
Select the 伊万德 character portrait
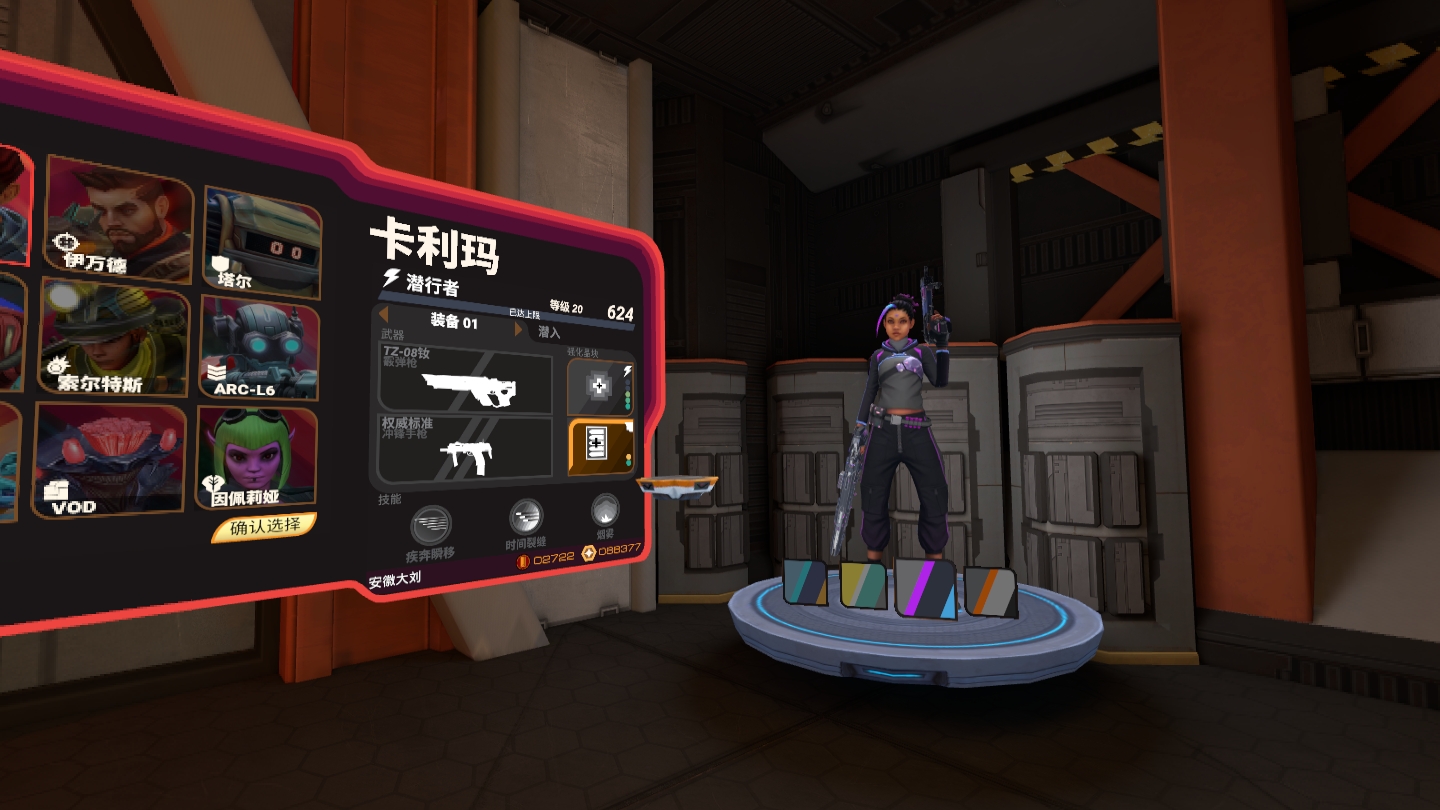click(x=119, y=220)
